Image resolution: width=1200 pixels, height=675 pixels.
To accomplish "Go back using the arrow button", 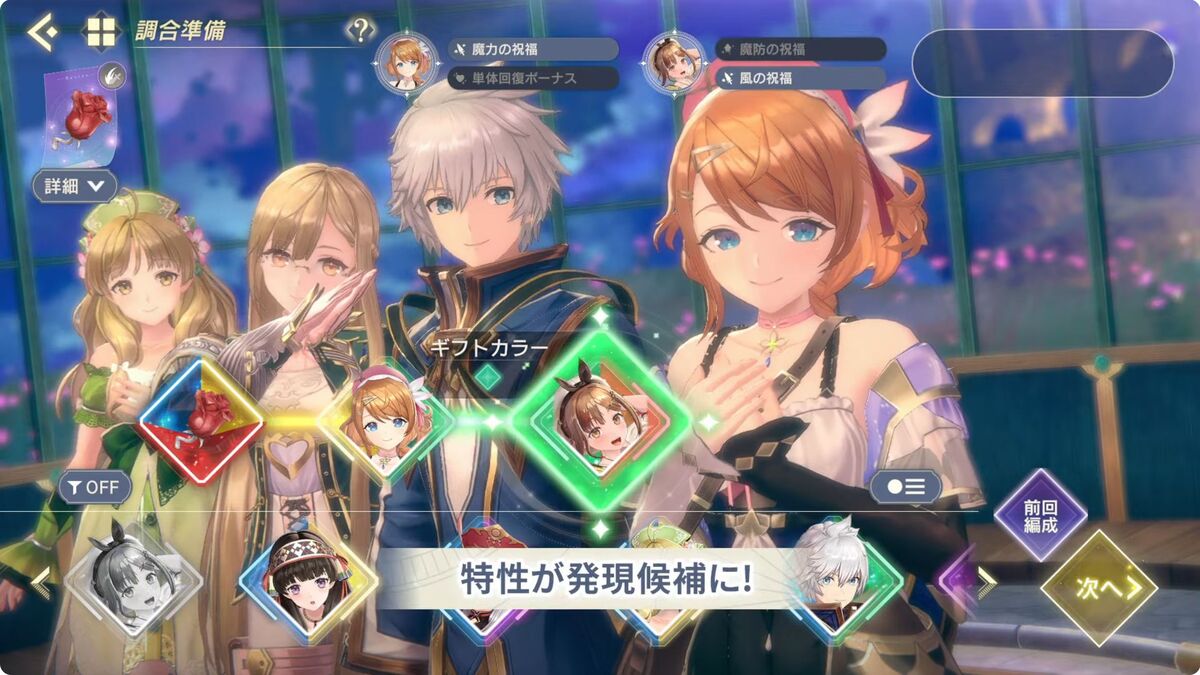I will 41,31.
